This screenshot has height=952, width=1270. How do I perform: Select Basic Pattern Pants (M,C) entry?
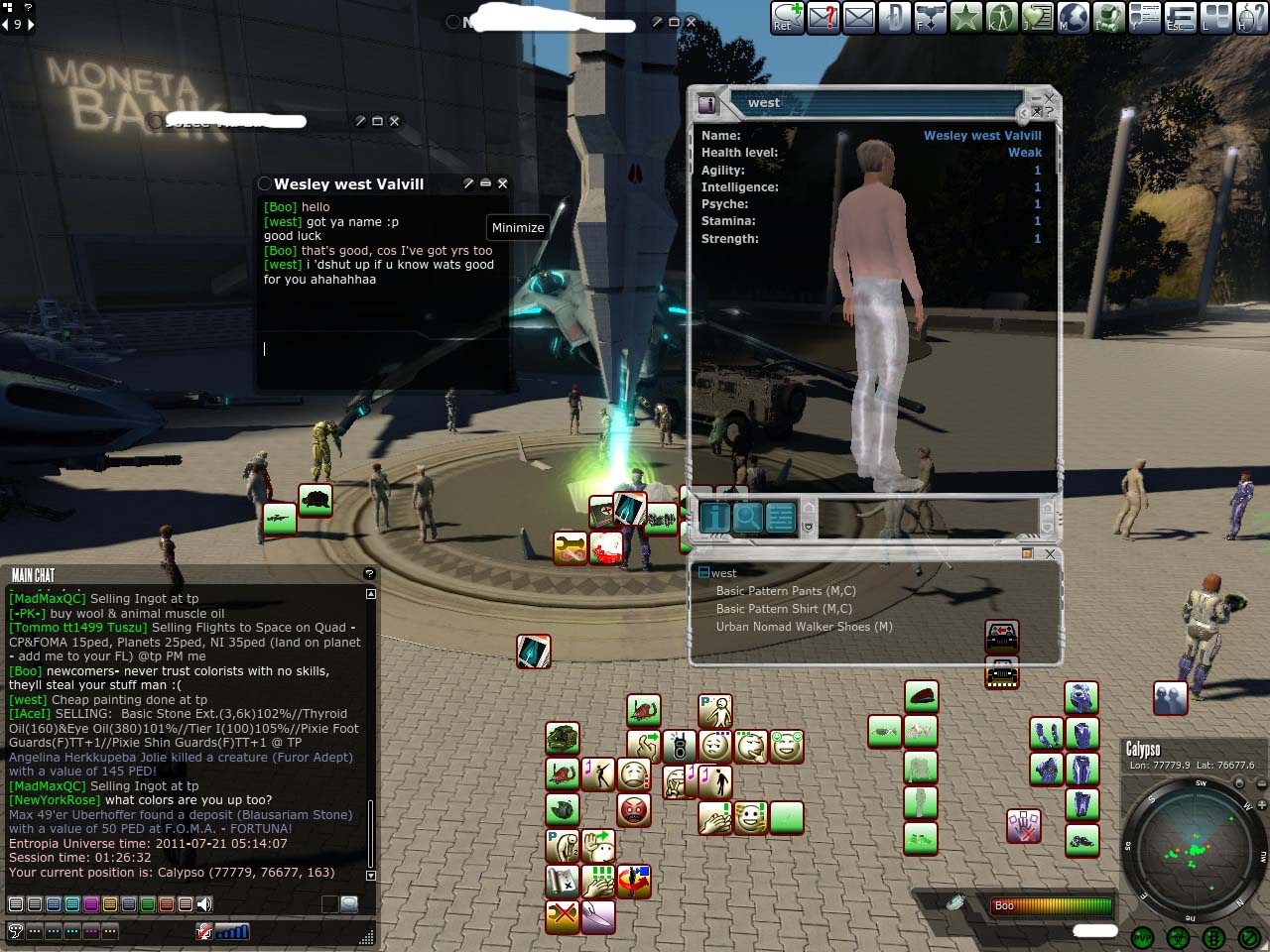785,591
